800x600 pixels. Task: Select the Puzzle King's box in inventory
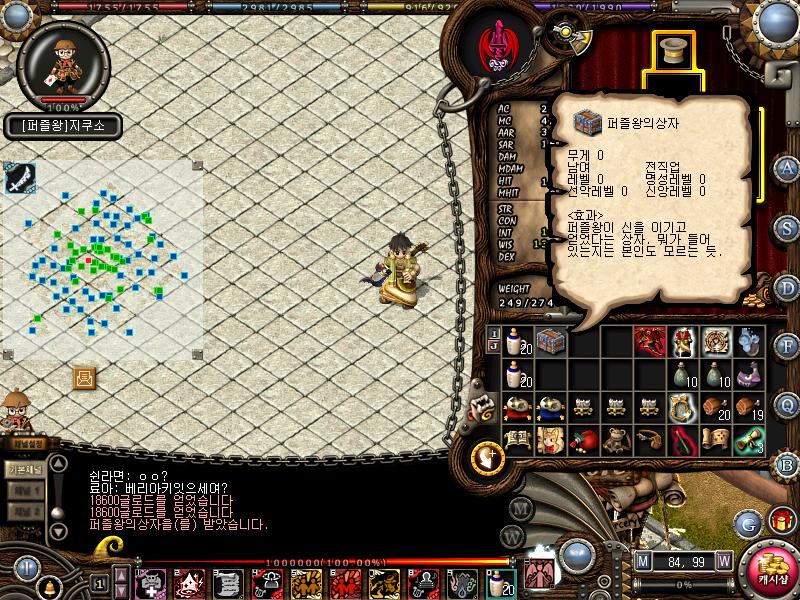point(550,342)
